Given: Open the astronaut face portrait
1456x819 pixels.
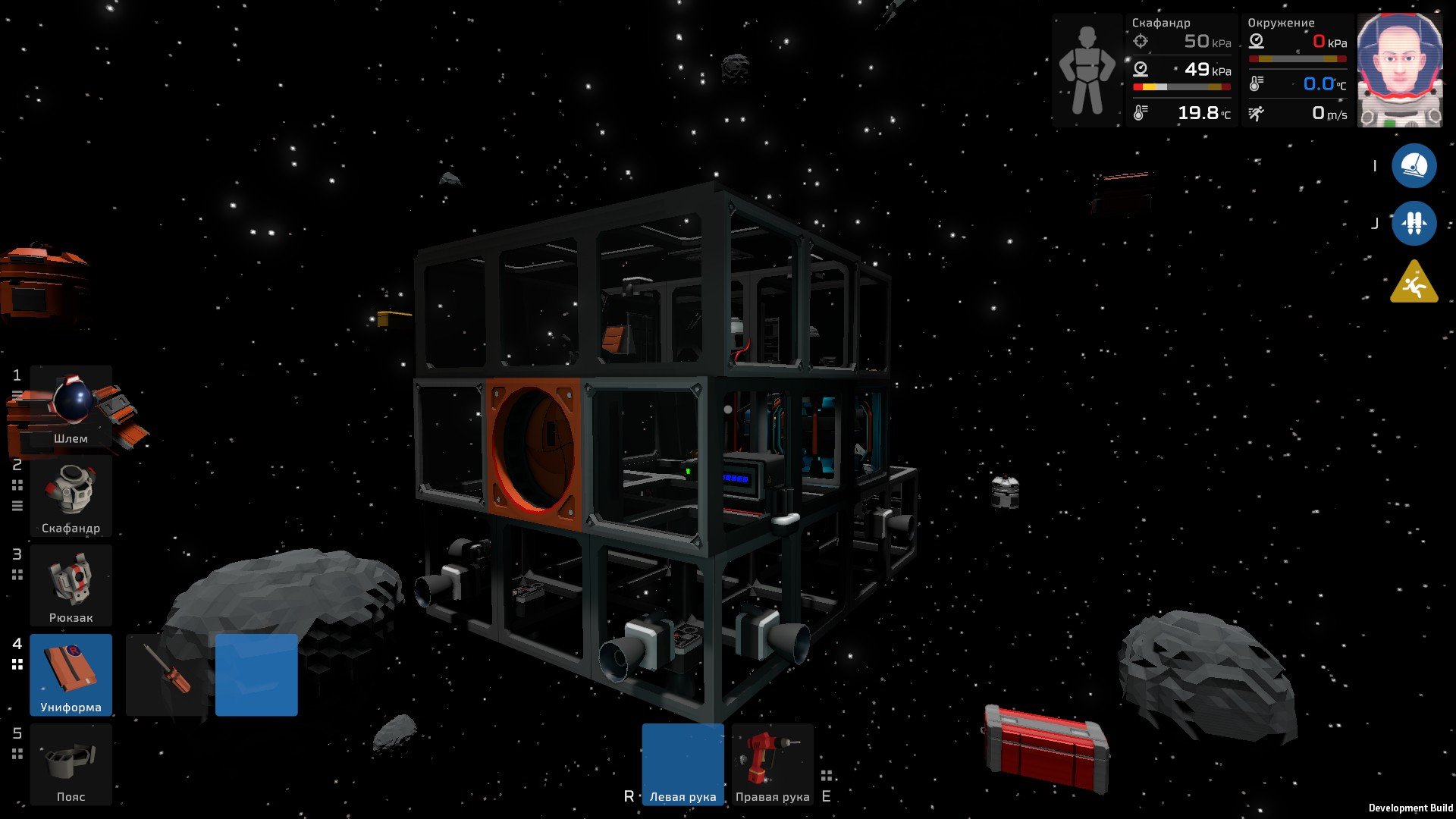Looking at the screenshot, I should click(1399, 70).
